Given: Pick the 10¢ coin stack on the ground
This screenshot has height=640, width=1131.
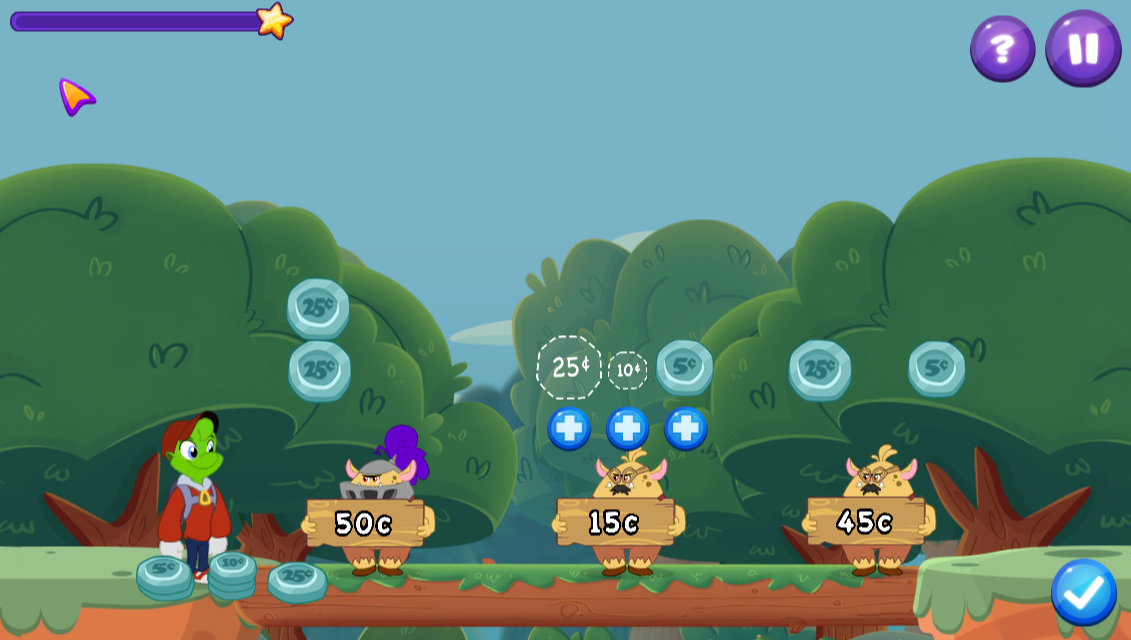Looking at the screenshot, I should (x=232, y=572).
